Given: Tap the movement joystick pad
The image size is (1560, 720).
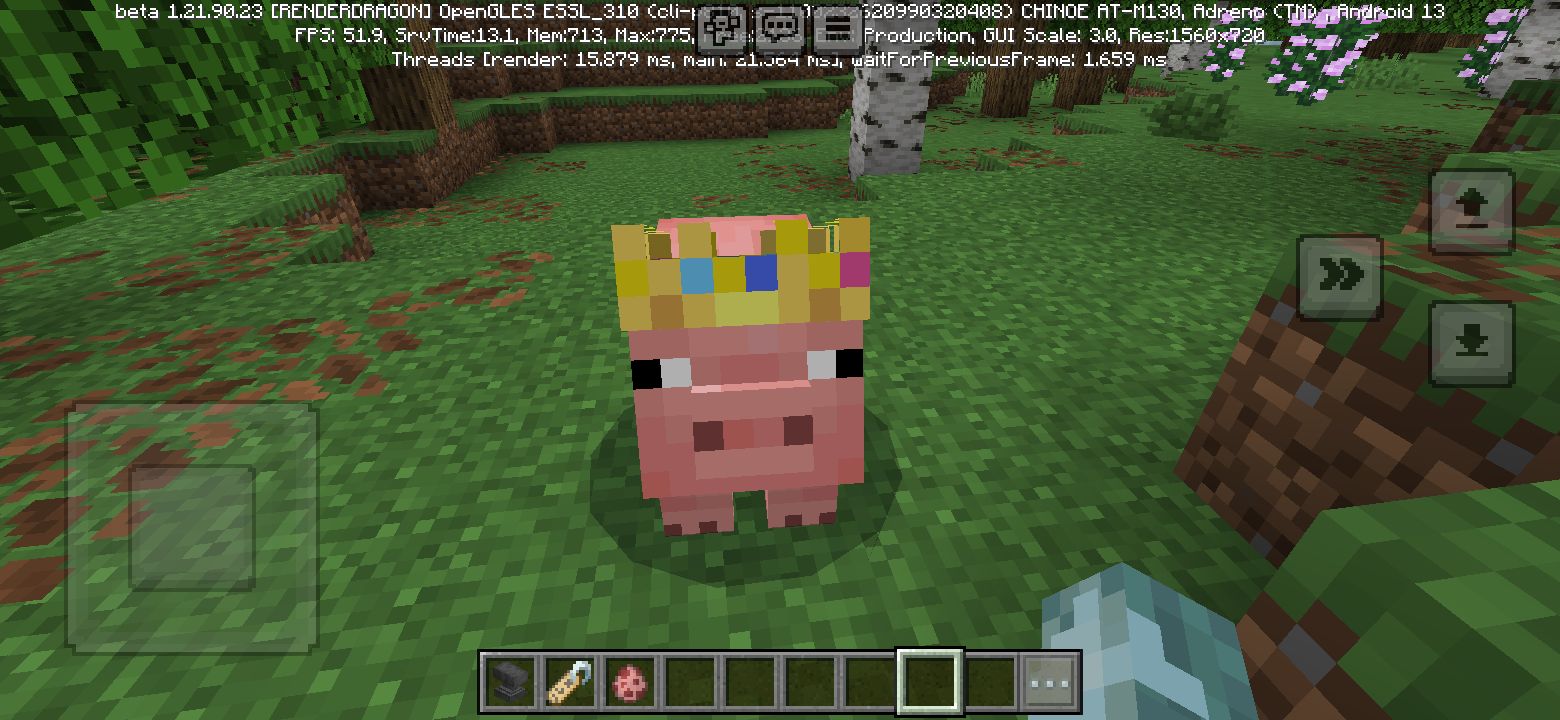Looking at the screenshot, I should 191,526.
